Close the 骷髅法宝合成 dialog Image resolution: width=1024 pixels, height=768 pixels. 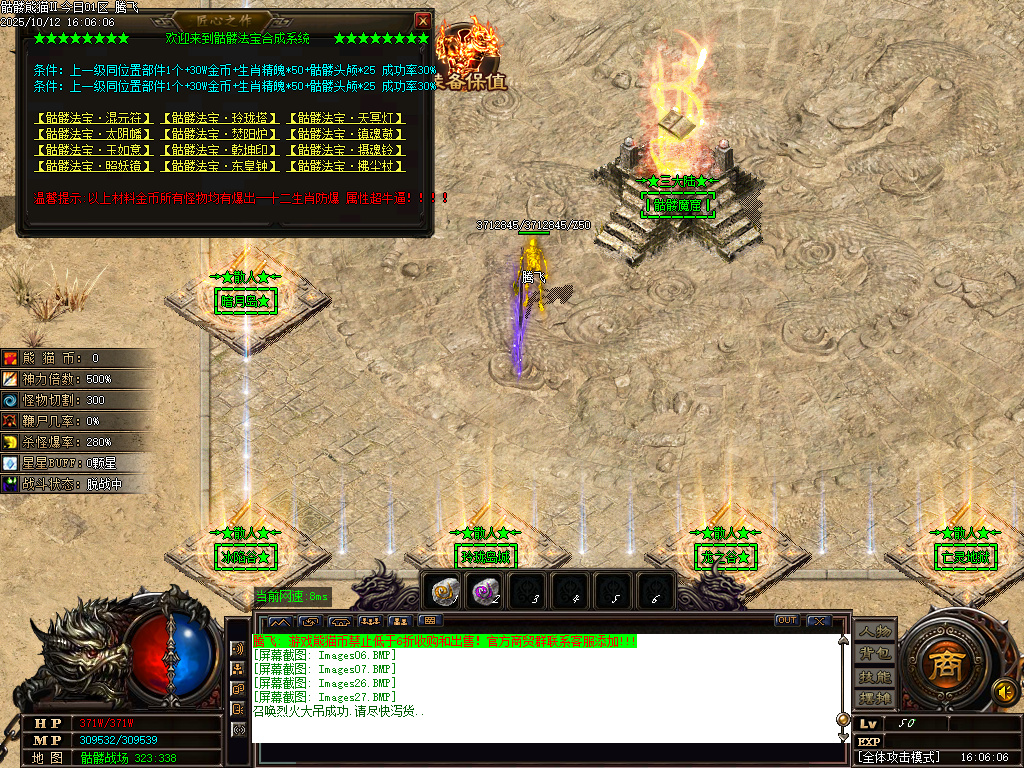423,20
